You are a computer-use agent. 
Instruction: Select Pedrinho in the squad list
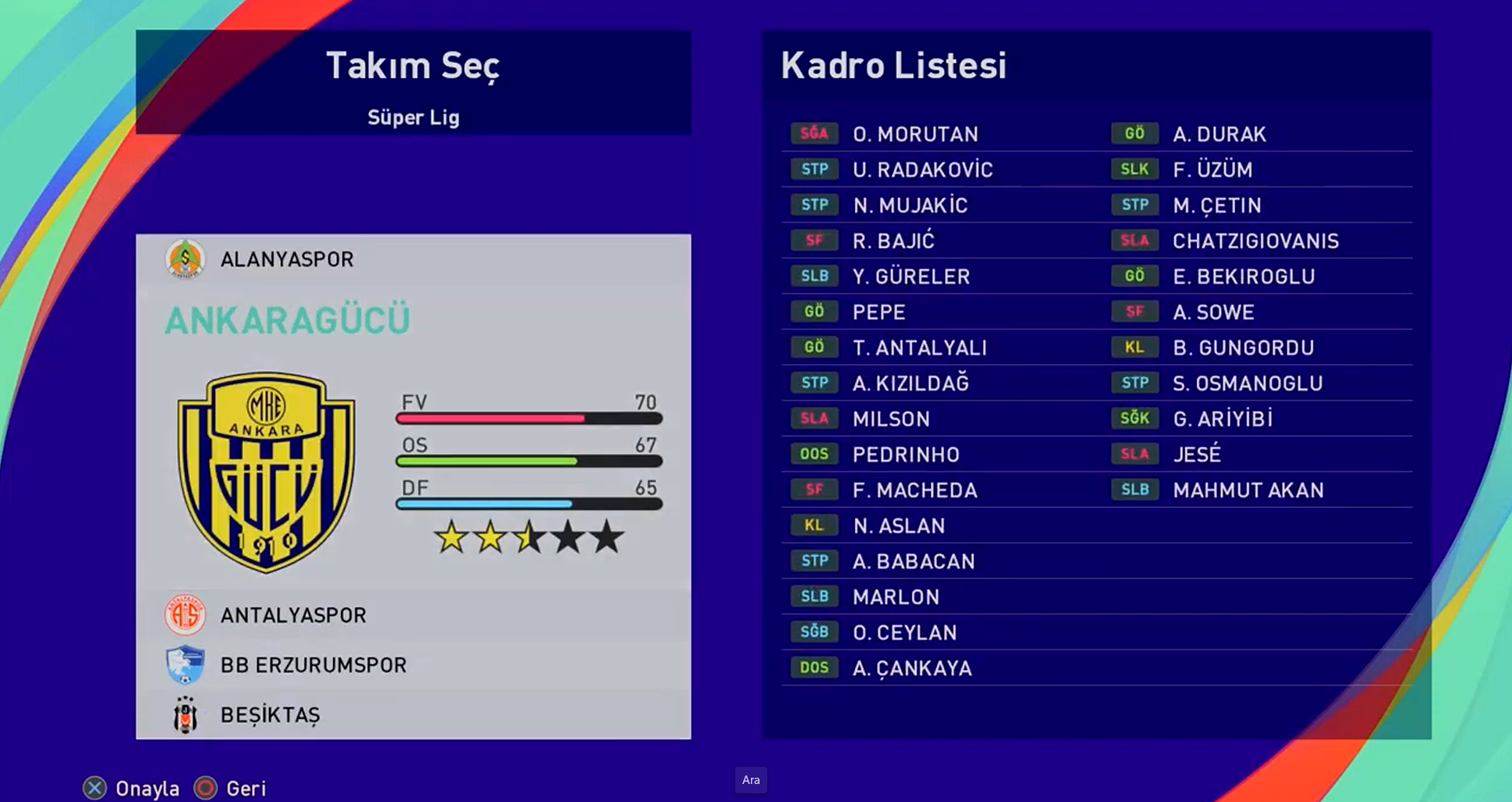click(906, 455)
